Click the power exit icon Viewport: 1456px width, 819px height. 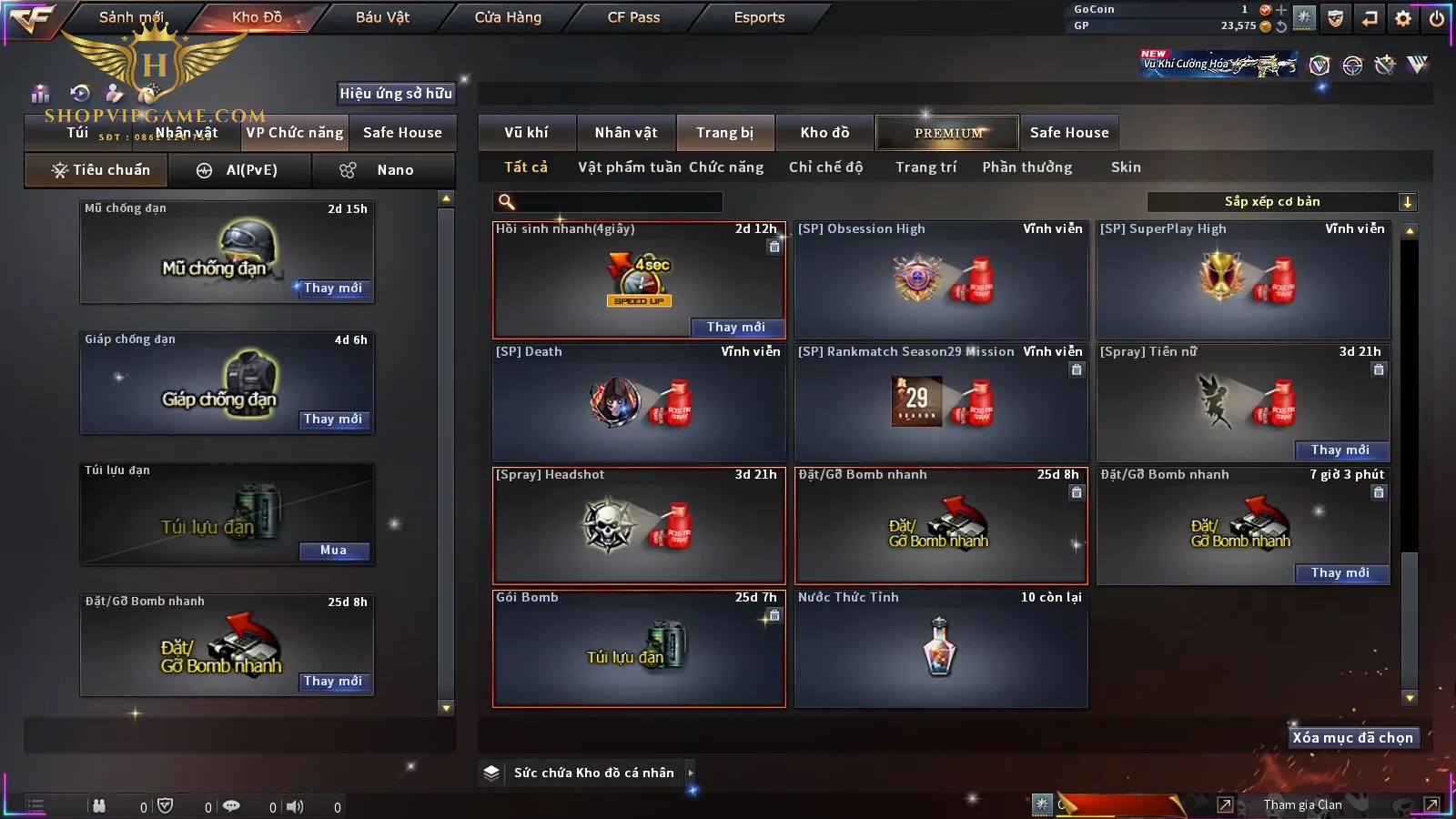click(x=1437, y=18)
